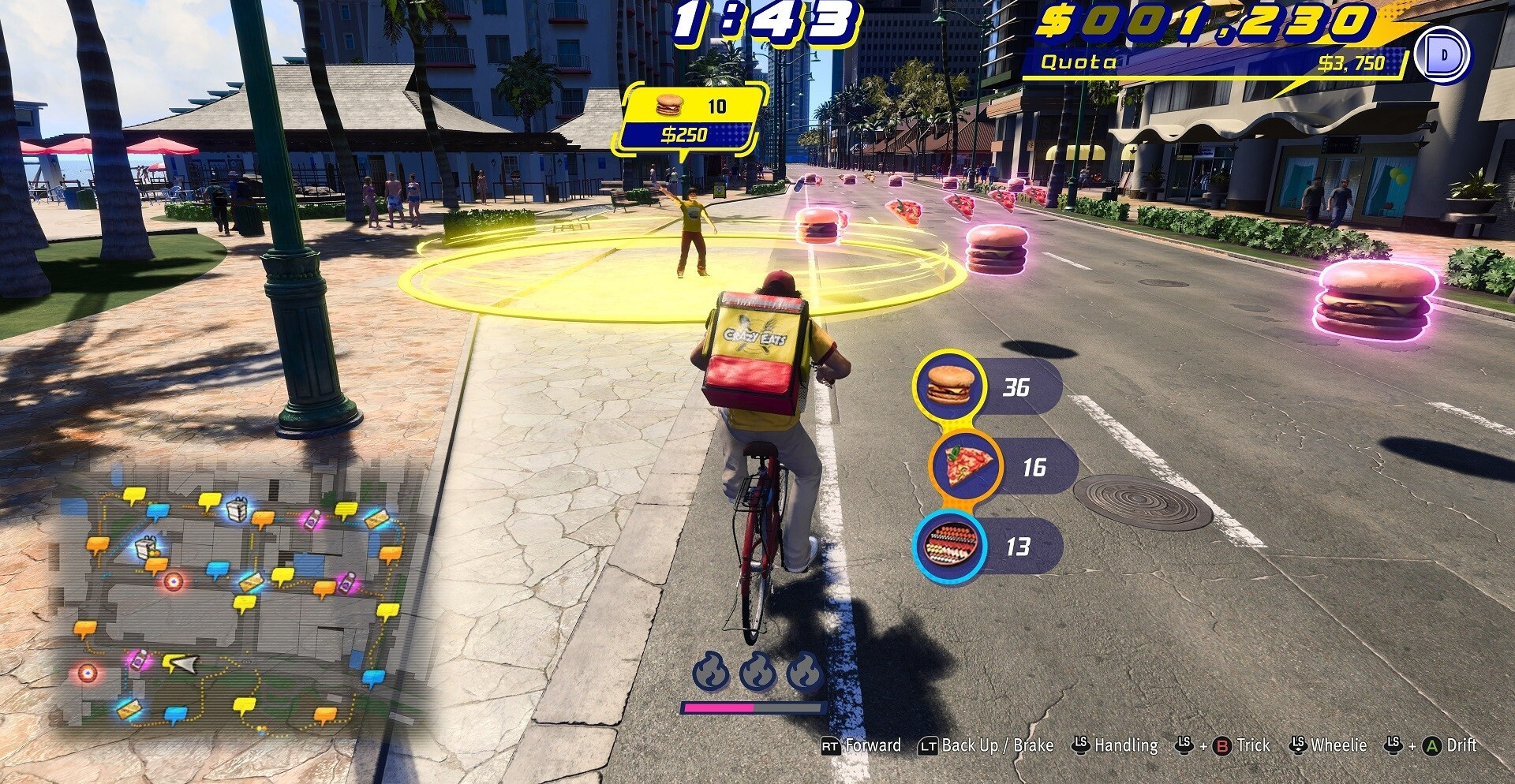Select the pizza slice stock icon
Screen dimensions: 1515x784
(x=964, y=466)
